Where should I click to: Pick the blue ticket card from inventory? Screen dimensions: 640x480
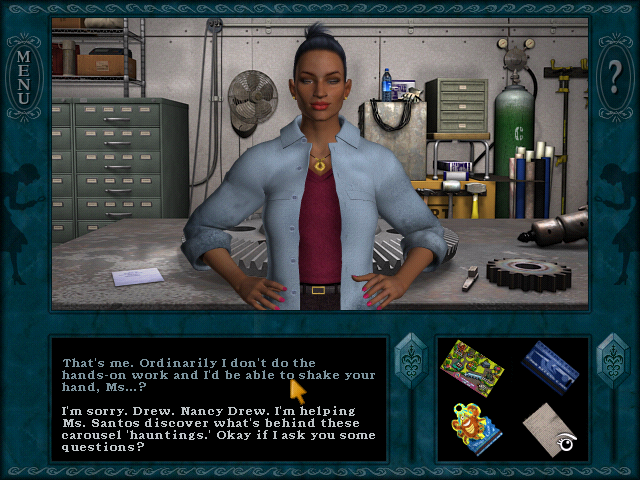[x=550, y=364]
